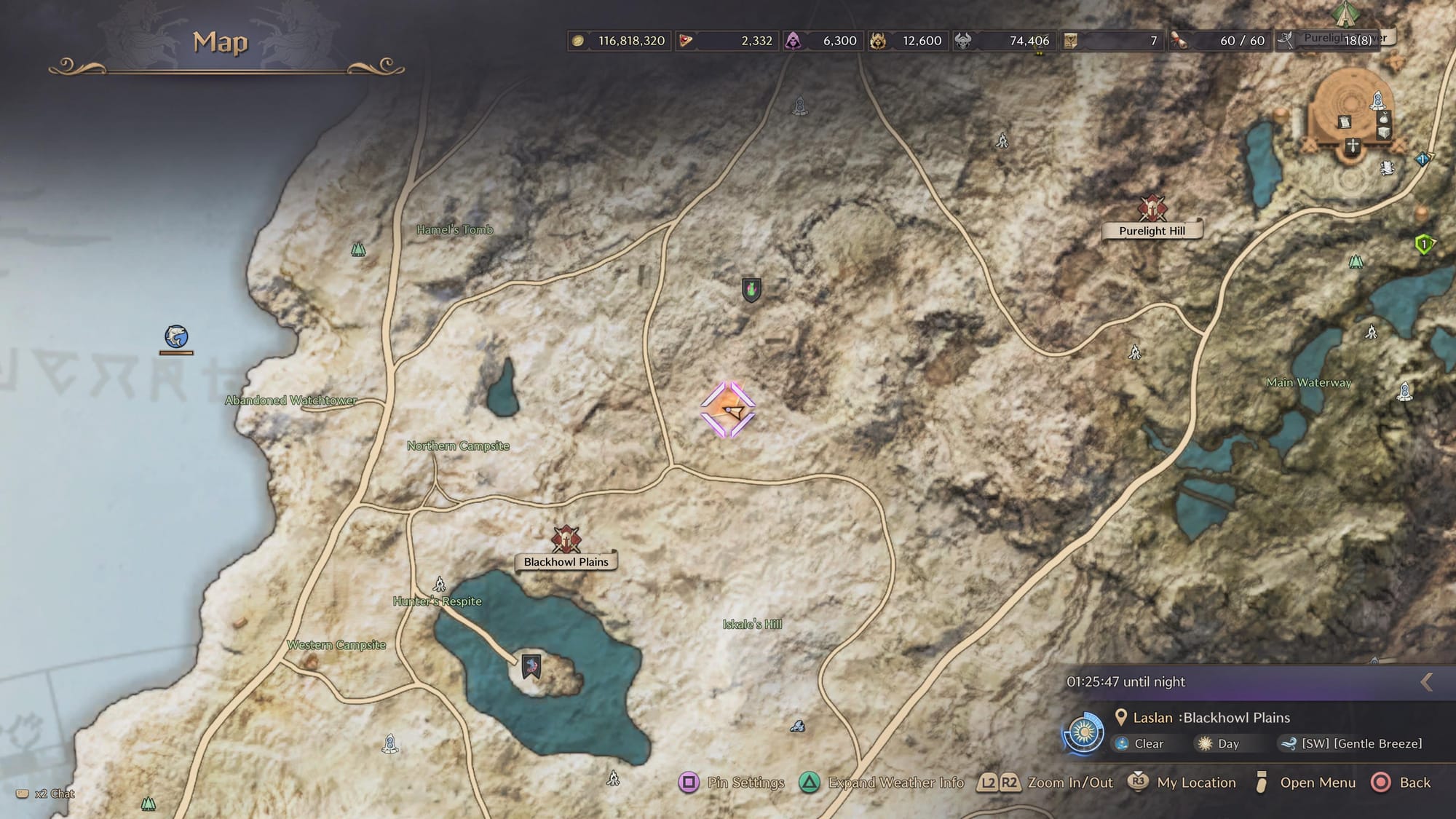Click the marker beside Hunter's Respite label
The image size is (1456, 819).
439,584
